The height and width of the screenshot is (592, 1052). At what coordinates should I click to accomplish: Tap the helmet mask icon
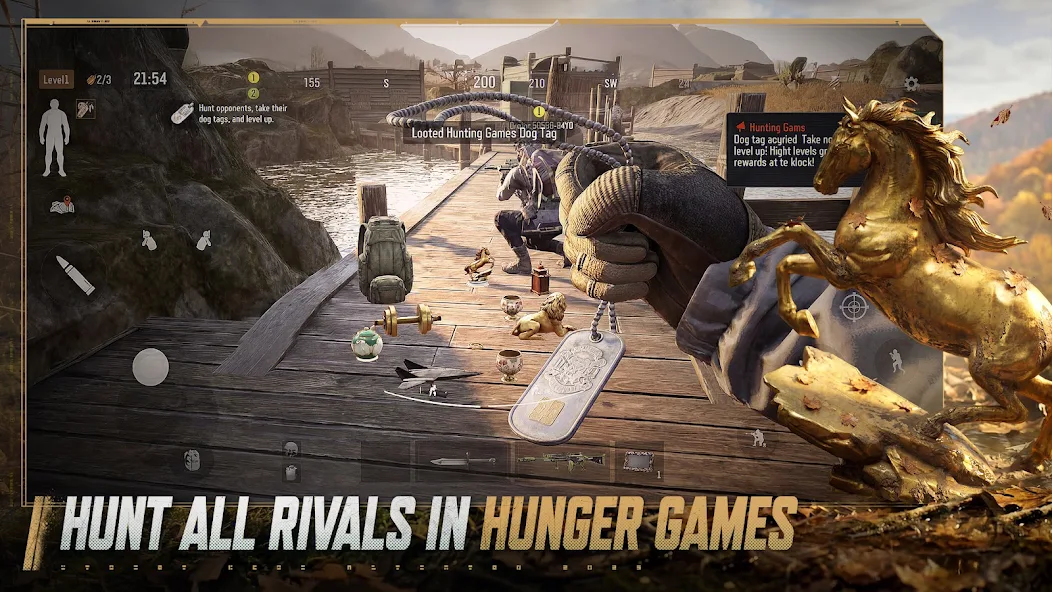193,461
